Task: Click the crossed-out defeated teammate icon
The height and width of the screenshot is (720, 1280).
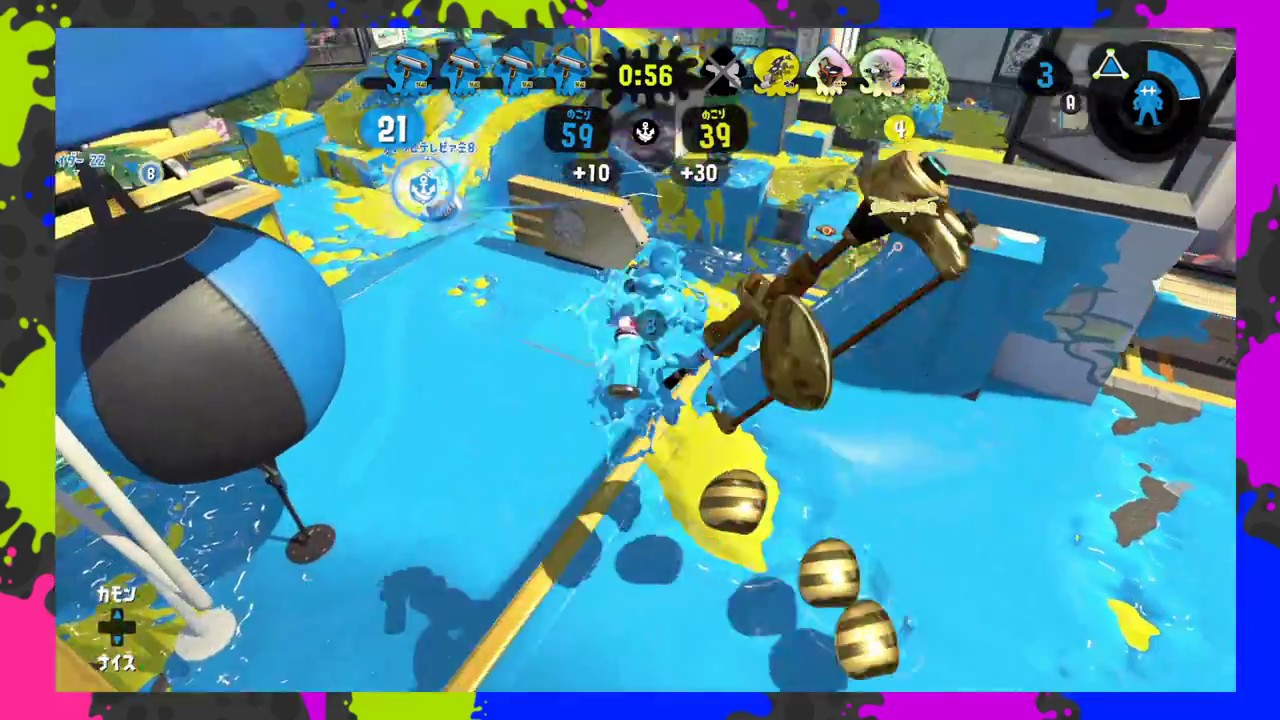Action: tap(723, 73)
